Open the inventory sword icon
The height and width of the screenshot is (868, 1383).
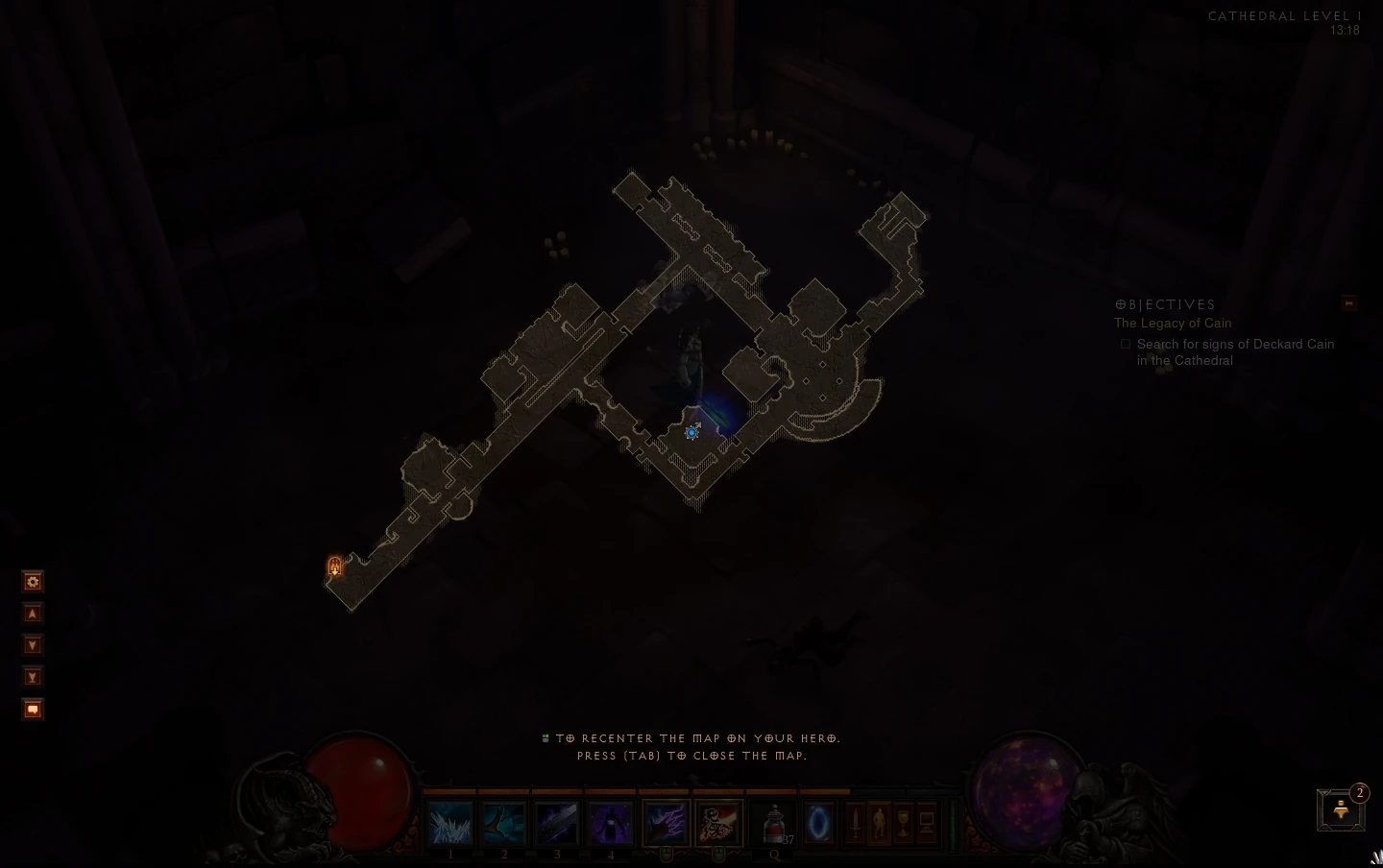pos(855,824)
